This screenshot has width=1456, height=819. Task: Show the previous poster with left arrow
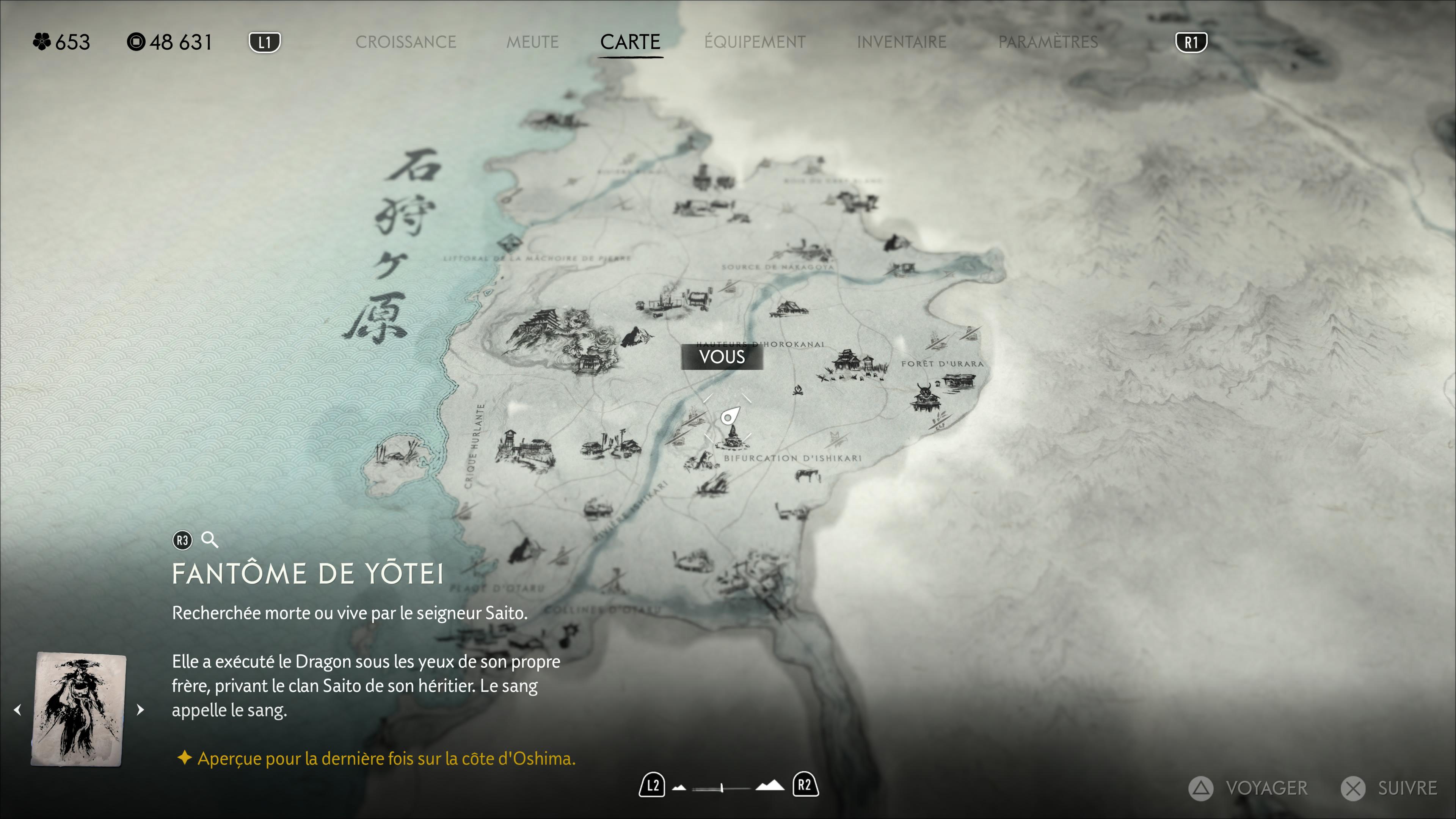(x=18, y=709)
